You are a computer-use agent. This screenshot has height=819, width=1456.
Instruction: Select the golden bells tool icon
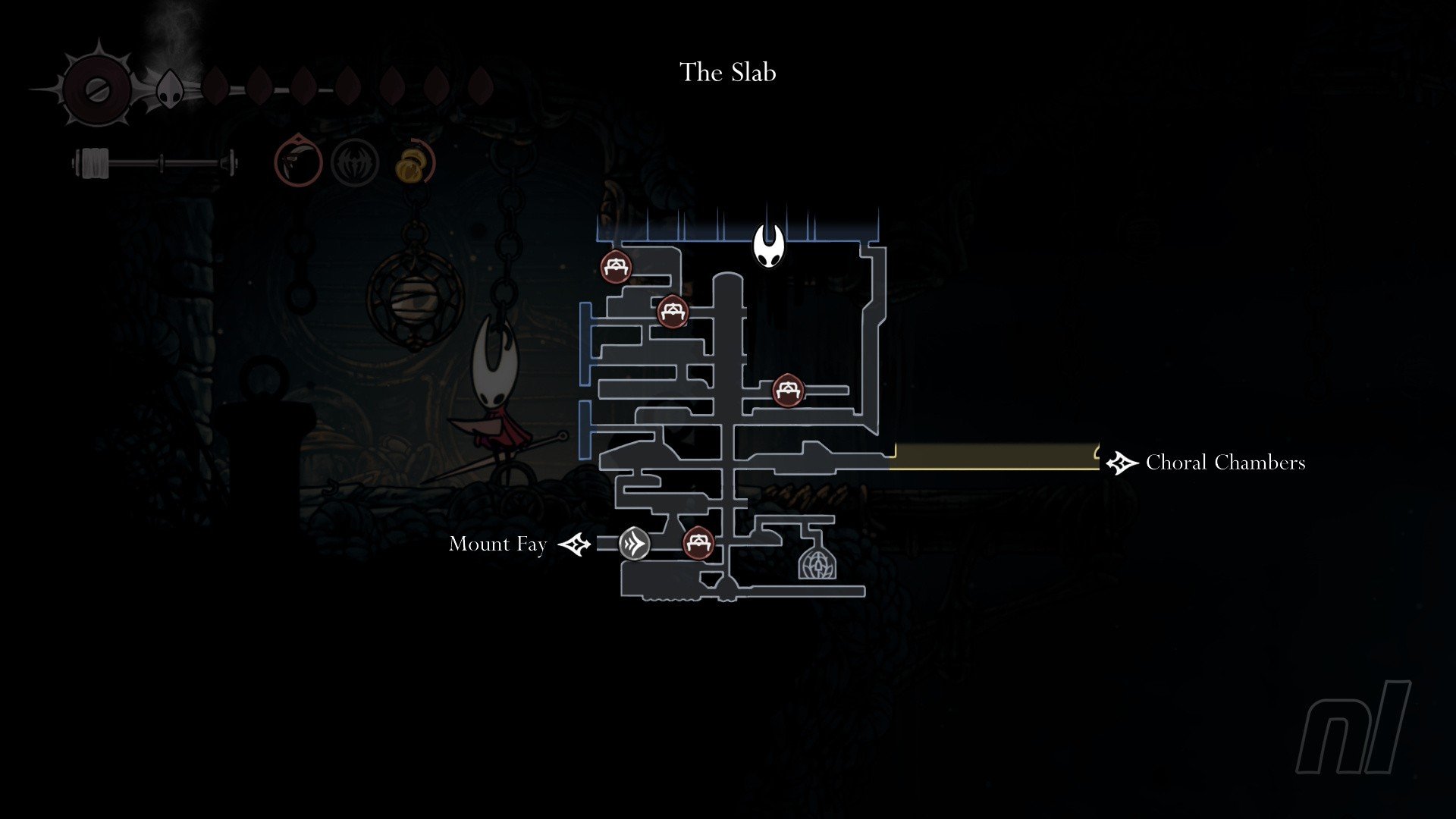coord(414,162)
